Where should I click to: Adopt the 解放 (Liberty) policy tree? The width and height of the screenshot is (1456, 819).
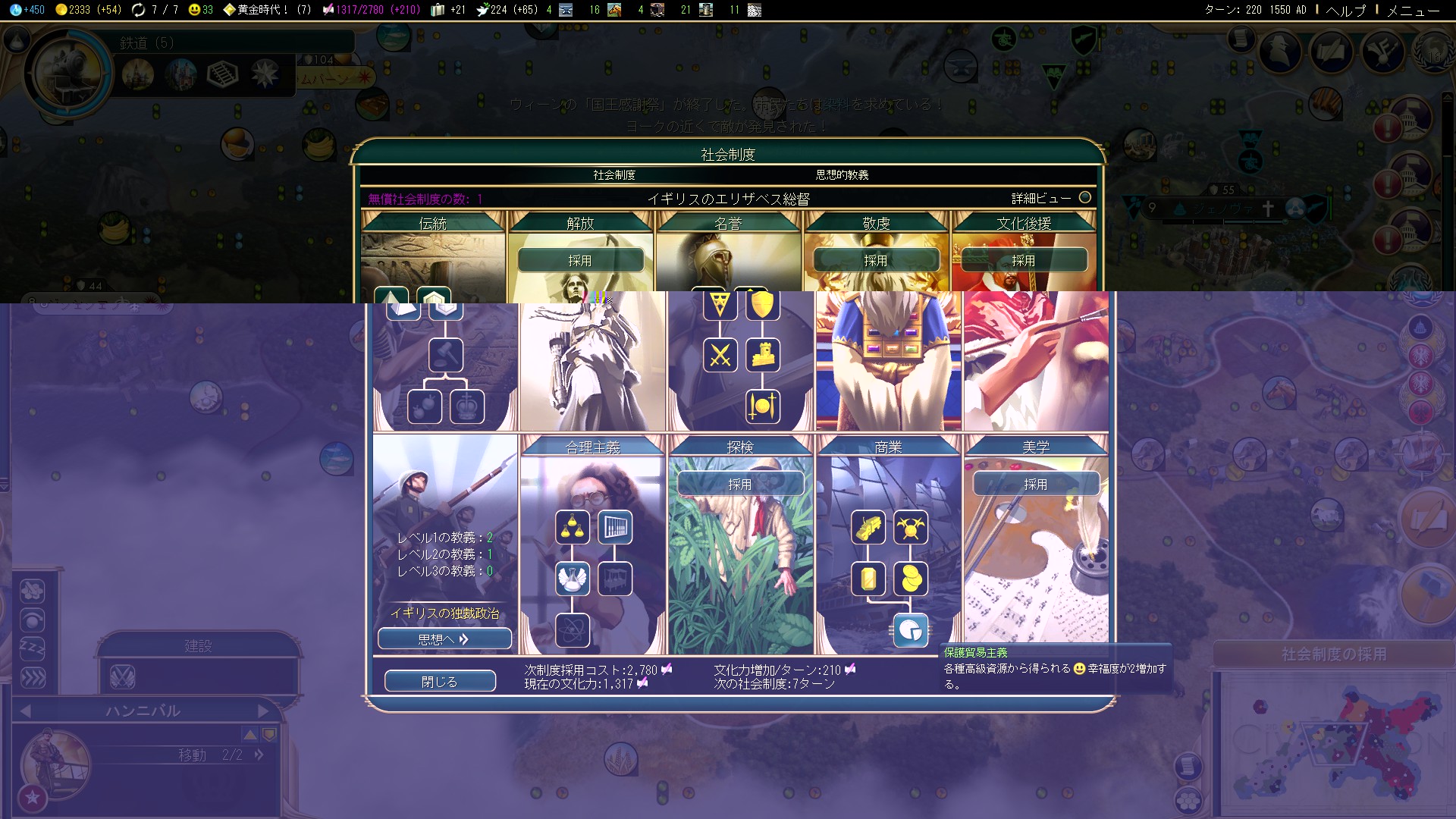coord(580,260)
